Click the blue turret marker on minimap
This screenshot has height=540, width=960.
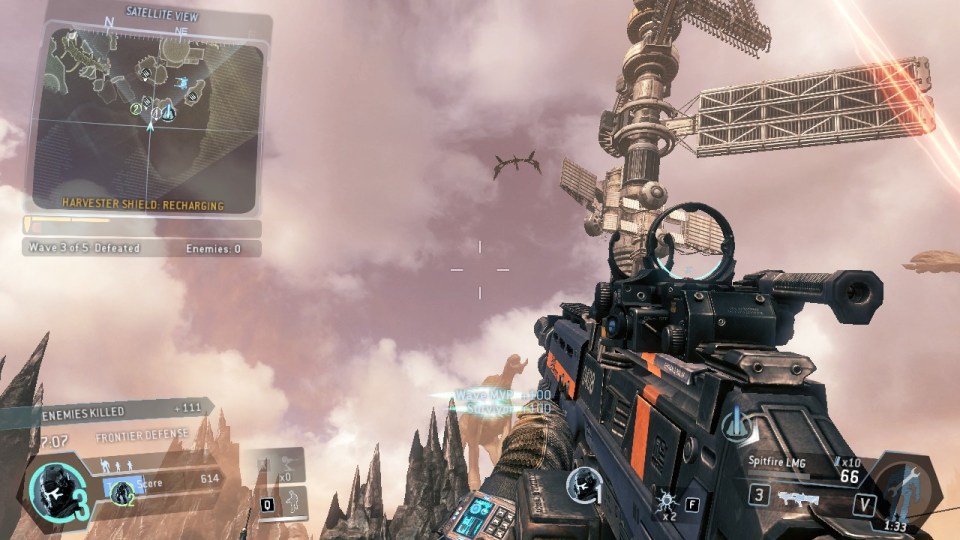[x=183, y=82]
